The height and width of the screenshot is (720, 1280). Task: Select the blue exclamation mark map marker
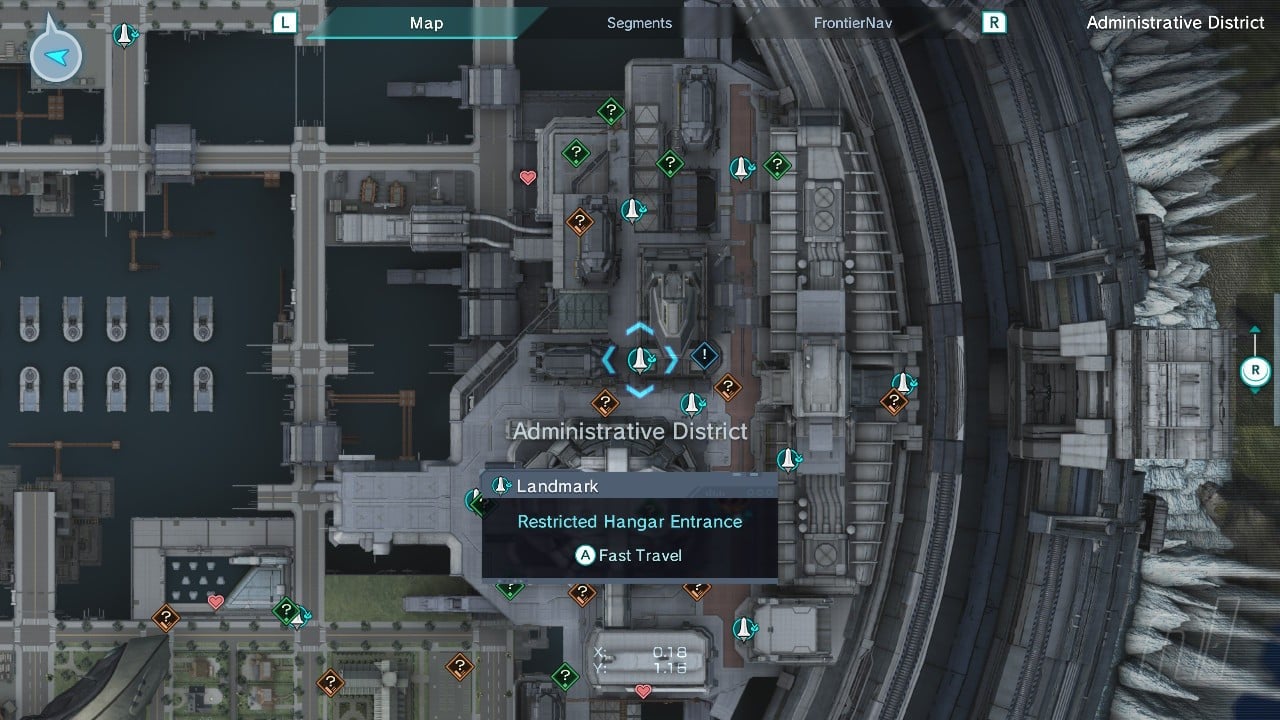coord(705,355)
